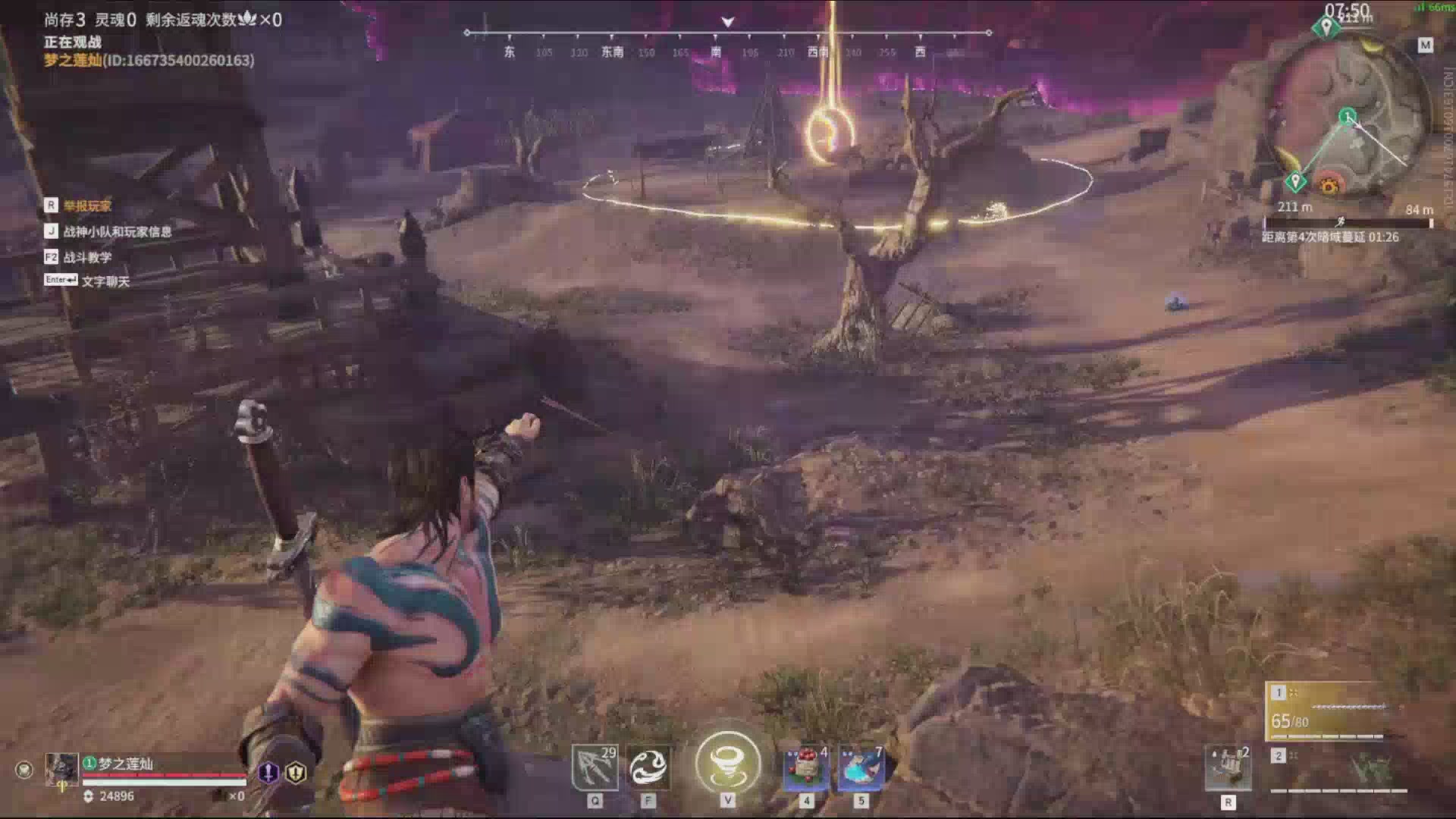This screenshot has width=1456, height=819.
Task: Select the grappling hook slot with 29
Action: (x=595, y=767)
